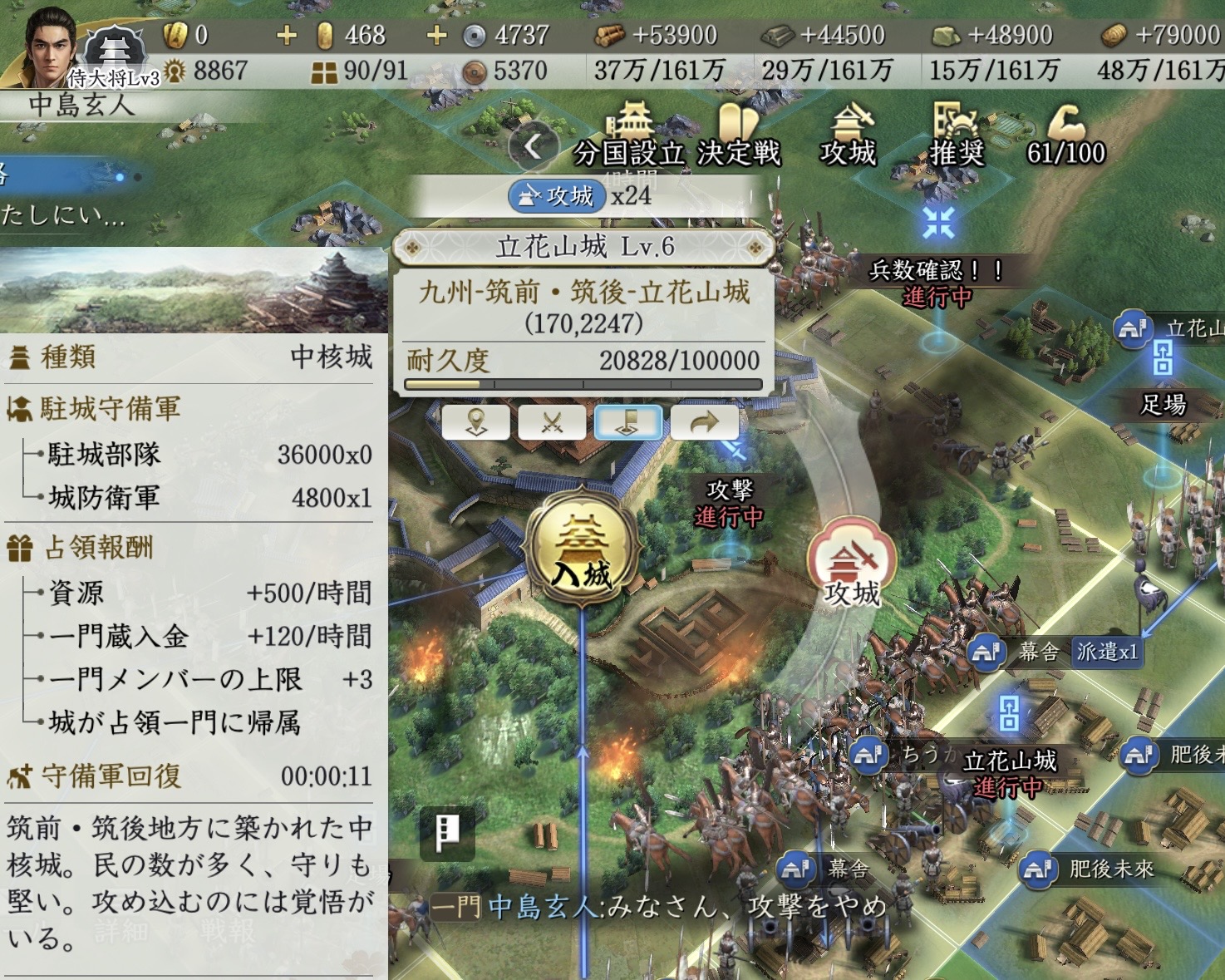Choose the crossed swords button
Viewport: 1225px width, 980px height.
pyautogui.click(x=552, y=422)
